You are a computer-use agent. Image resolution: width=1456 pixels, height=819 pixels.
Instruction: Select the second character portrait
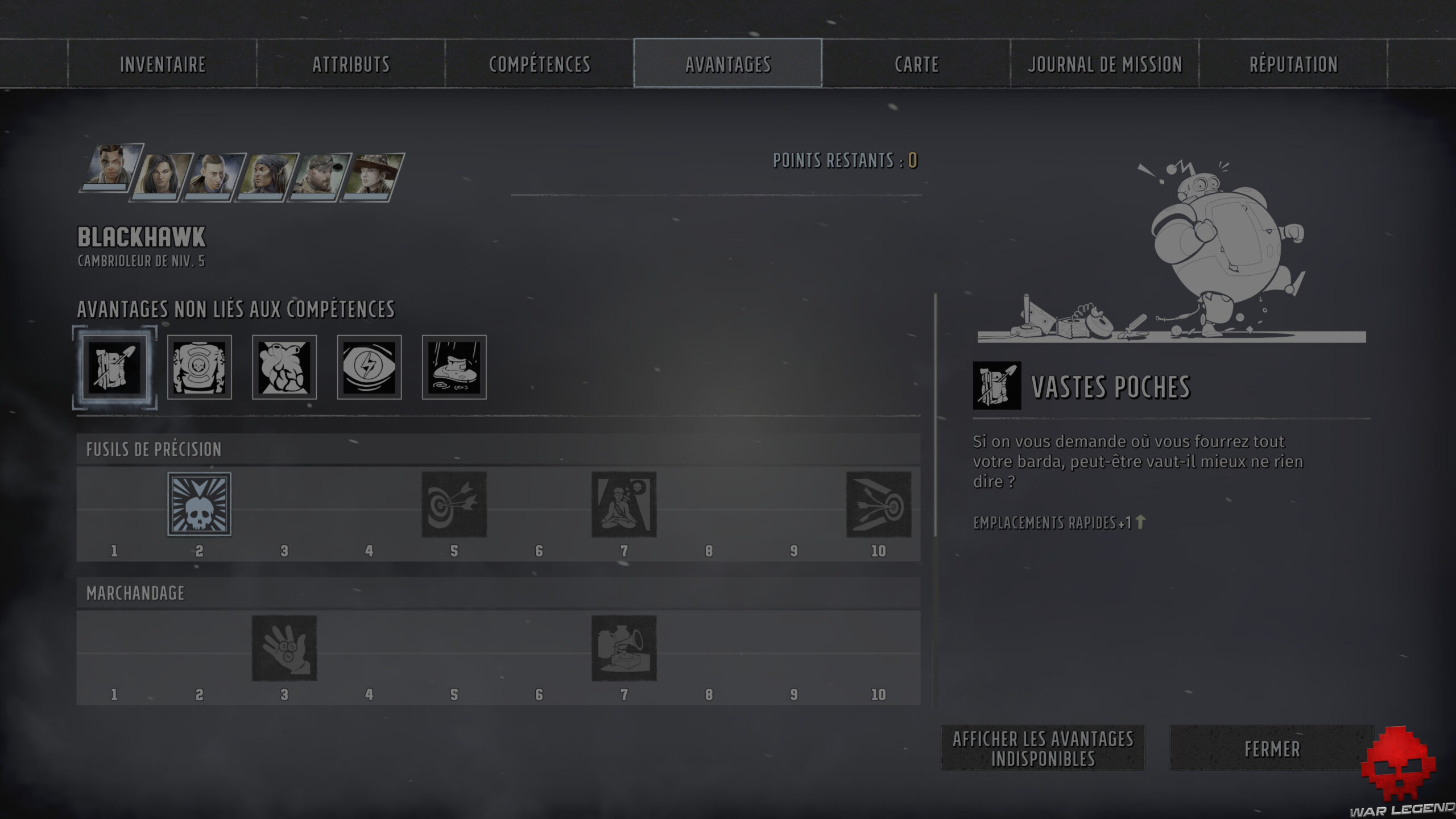165,176
